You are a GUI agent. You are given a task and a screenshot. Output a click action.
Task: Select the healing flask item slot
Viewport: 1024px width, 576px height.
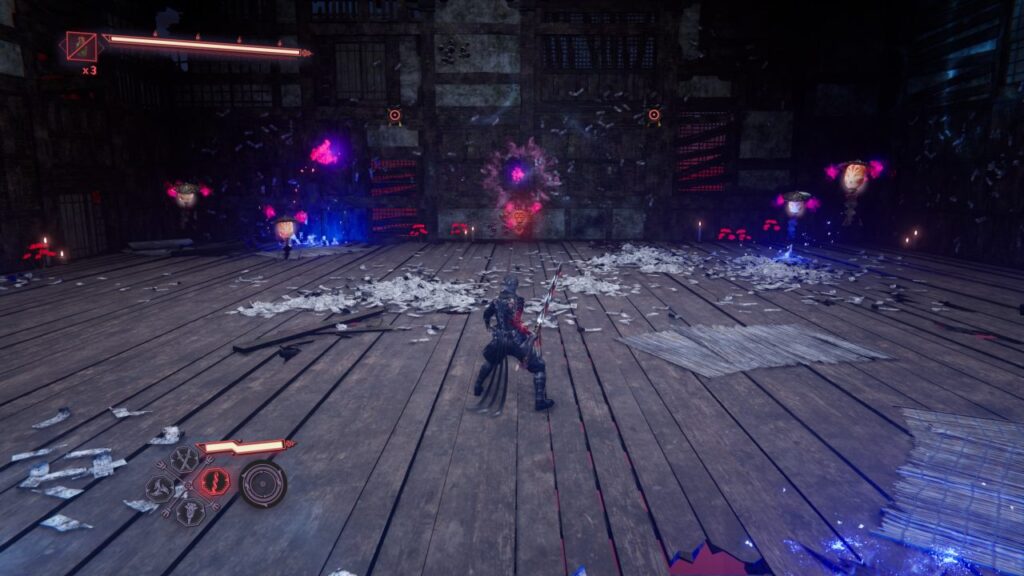81,46
